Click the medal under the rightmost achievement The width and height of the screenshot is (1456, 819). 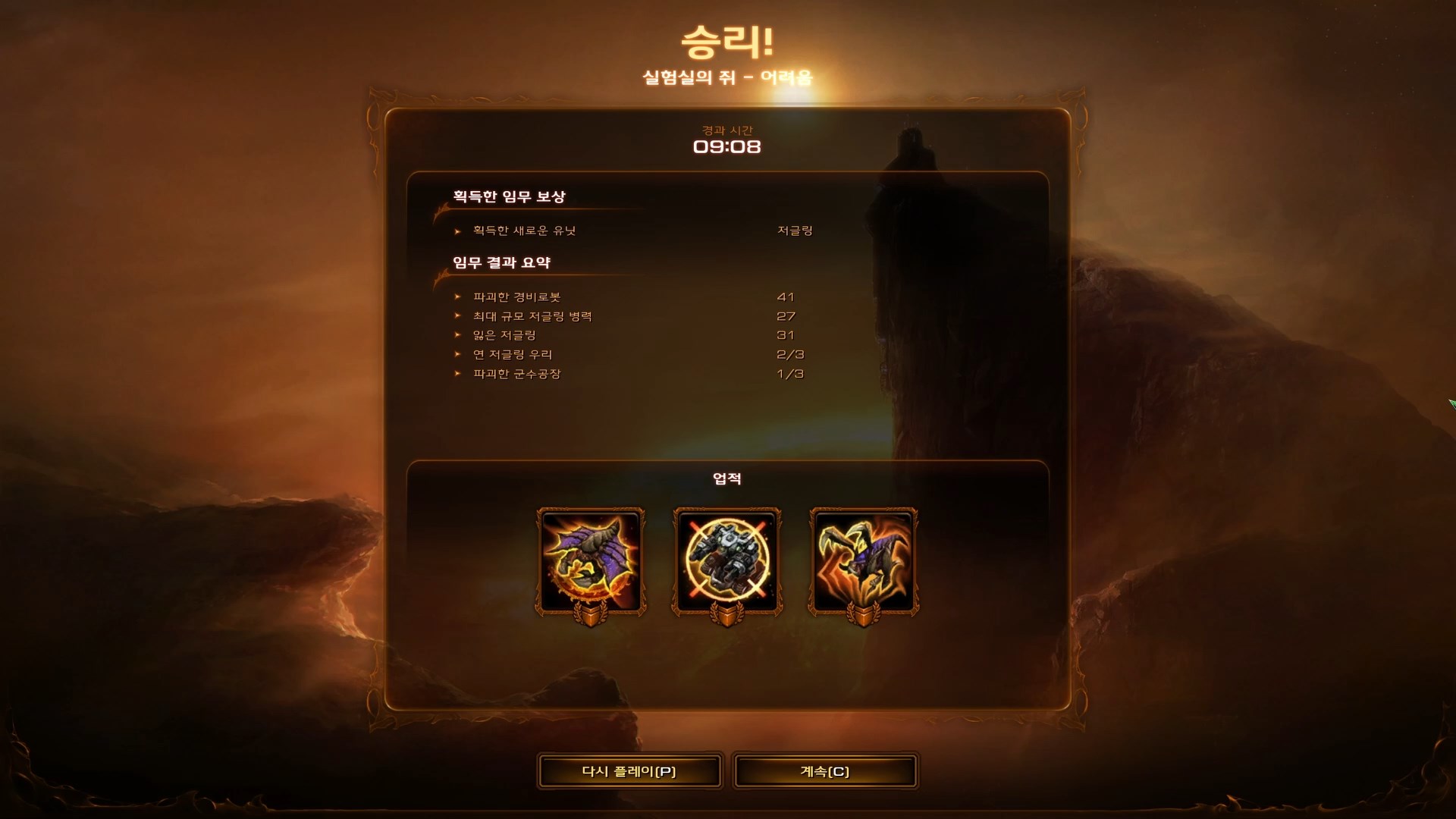[862, 616]
